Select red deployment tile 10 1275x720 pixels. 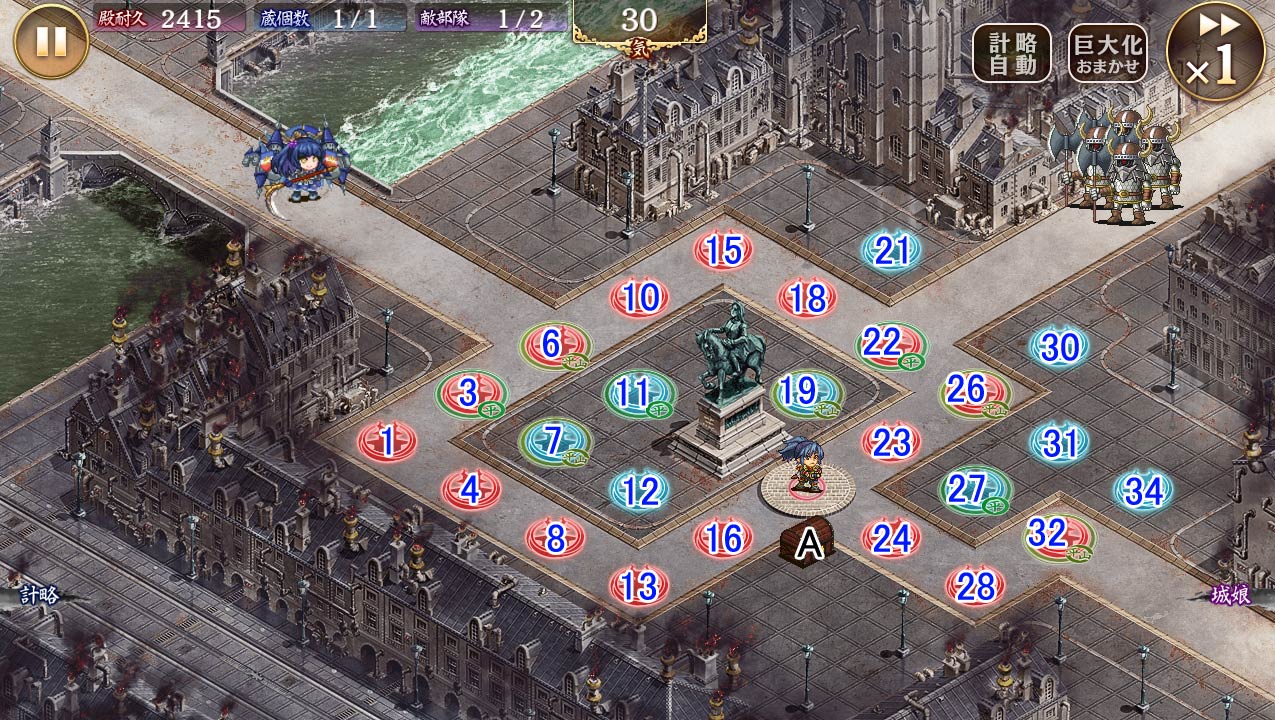pyautogui.click(x=639, y=297)
